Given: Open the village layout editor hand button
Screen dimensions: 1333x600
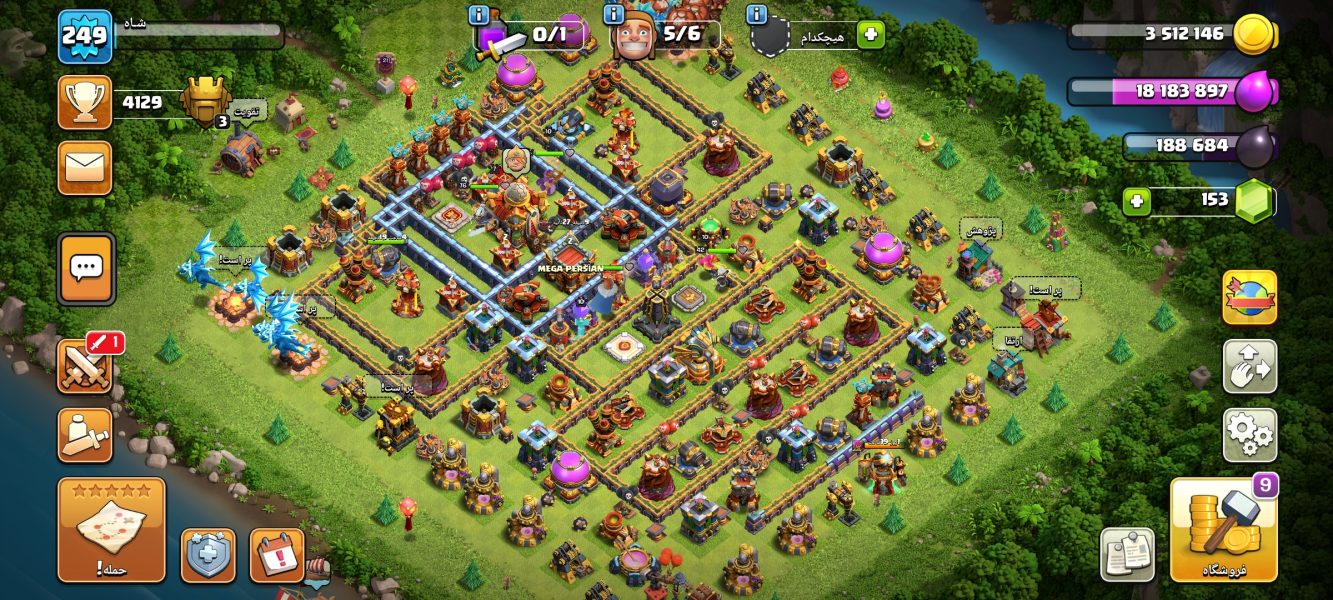Looking at the screenshot, I should click(x=1249, y=367).
